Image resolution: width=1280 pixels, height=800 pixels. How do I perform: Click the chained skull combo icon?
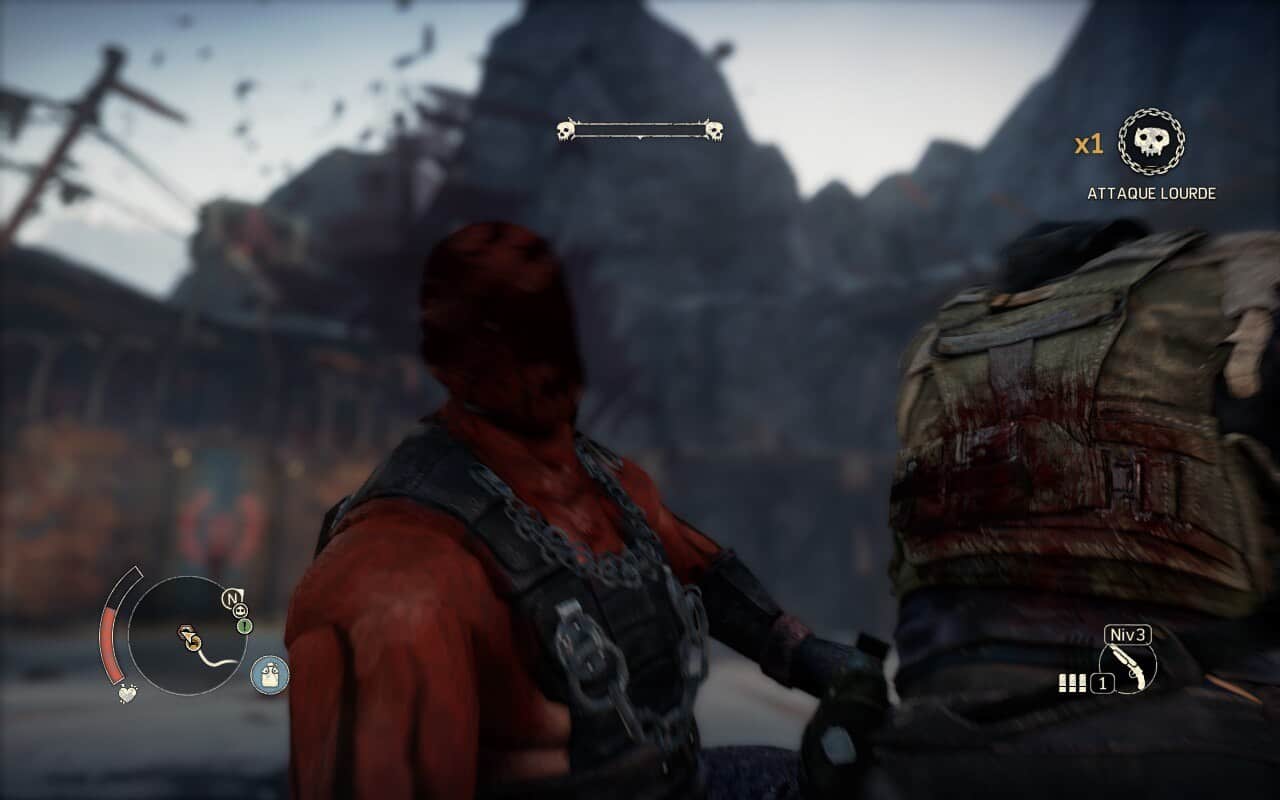click(x=1150, y=143)
